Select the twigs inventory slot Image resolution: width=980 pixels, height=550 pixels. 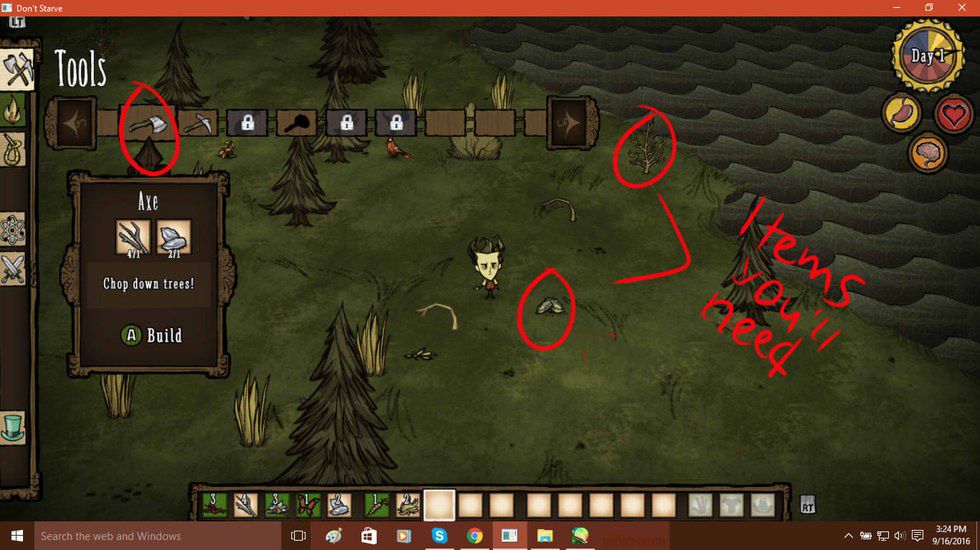coord(244,505)
